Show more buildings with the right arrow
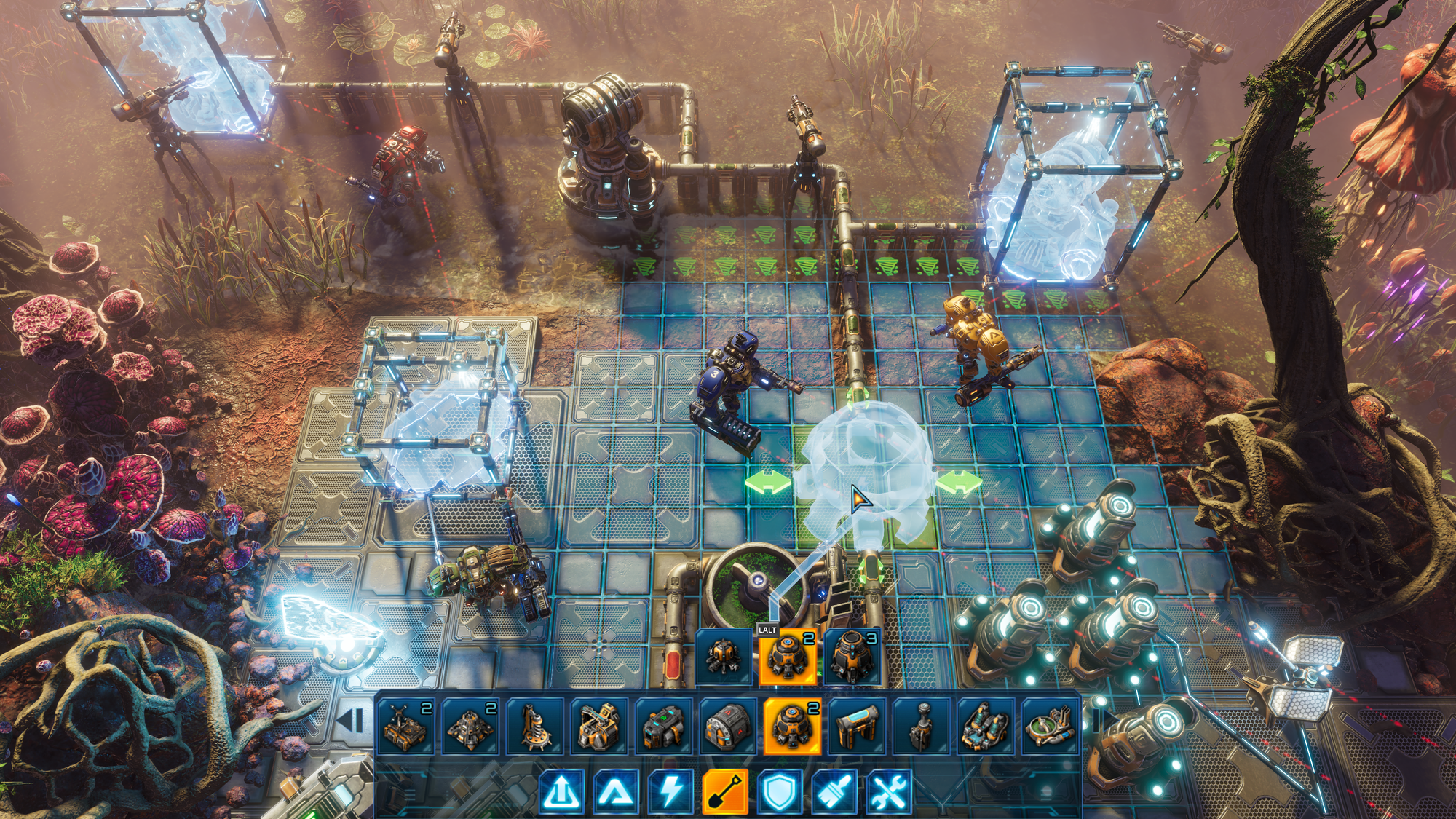 pos(1098,721)
